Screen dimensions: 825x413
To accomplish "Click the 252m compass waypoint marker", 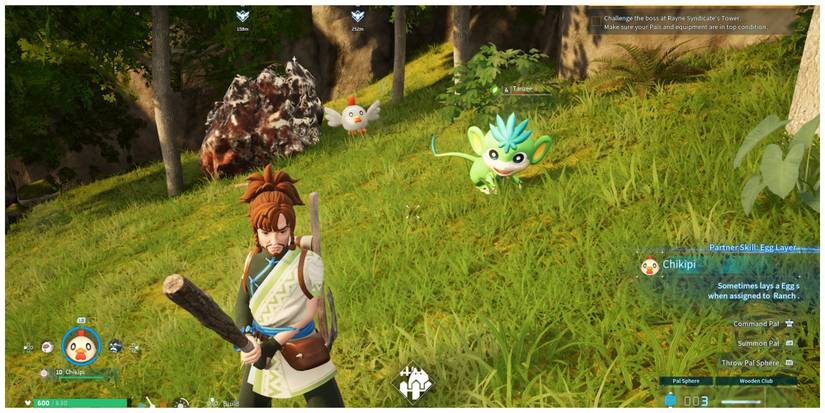I will (357, 17).
